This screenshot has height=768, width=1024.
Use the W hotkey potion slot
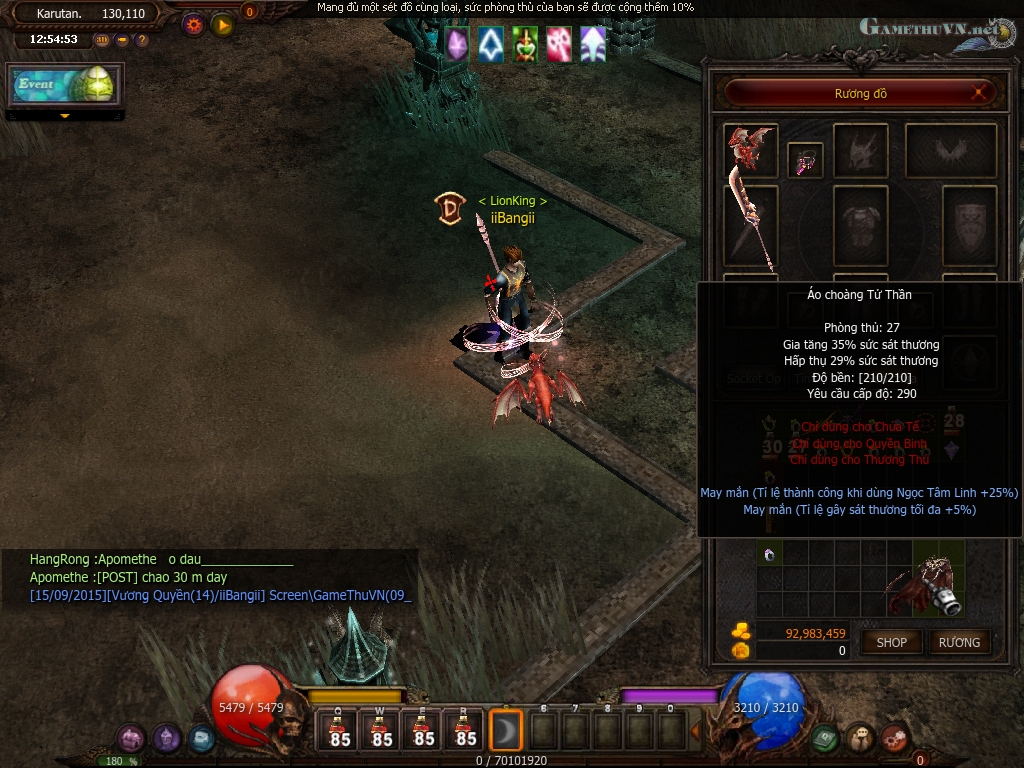click(x=382, y=730)
